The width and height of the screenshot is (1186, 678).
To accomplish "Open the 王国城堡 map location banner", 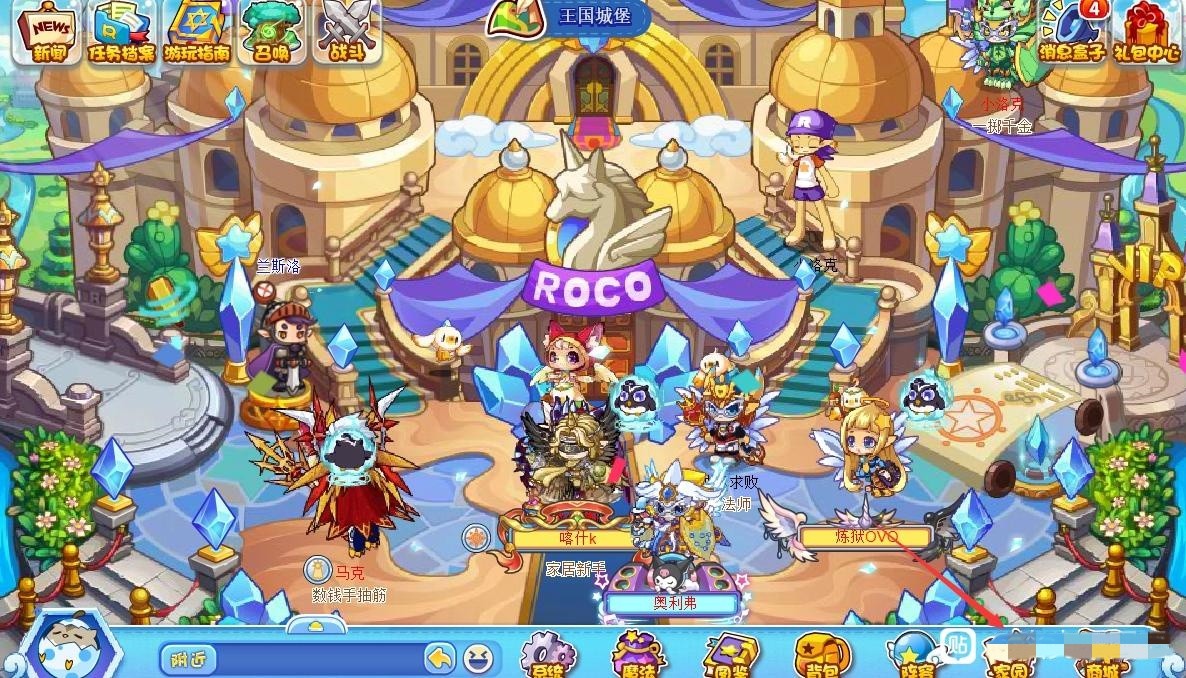I will pos(568,19).
